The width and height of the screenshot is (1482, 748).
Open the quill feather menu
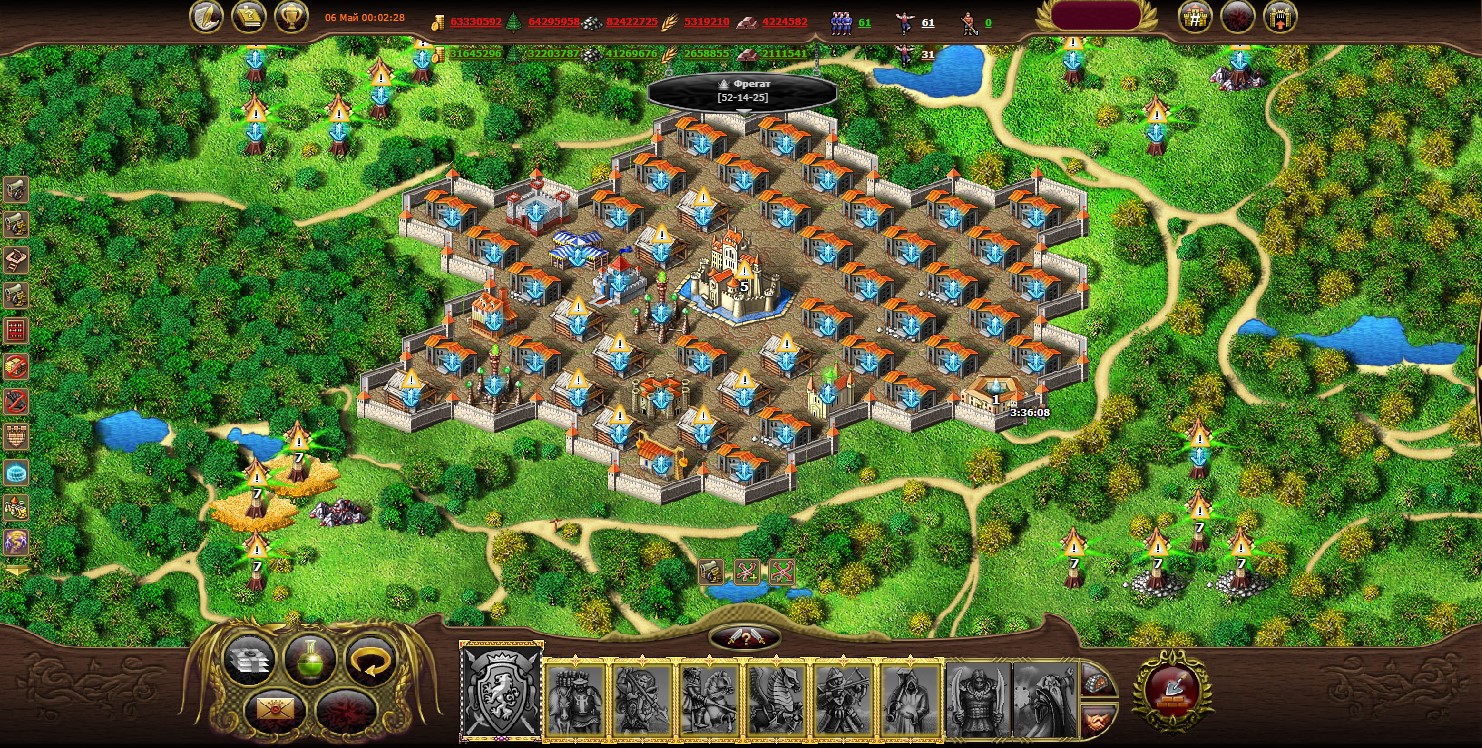click(x=207, y=17)
